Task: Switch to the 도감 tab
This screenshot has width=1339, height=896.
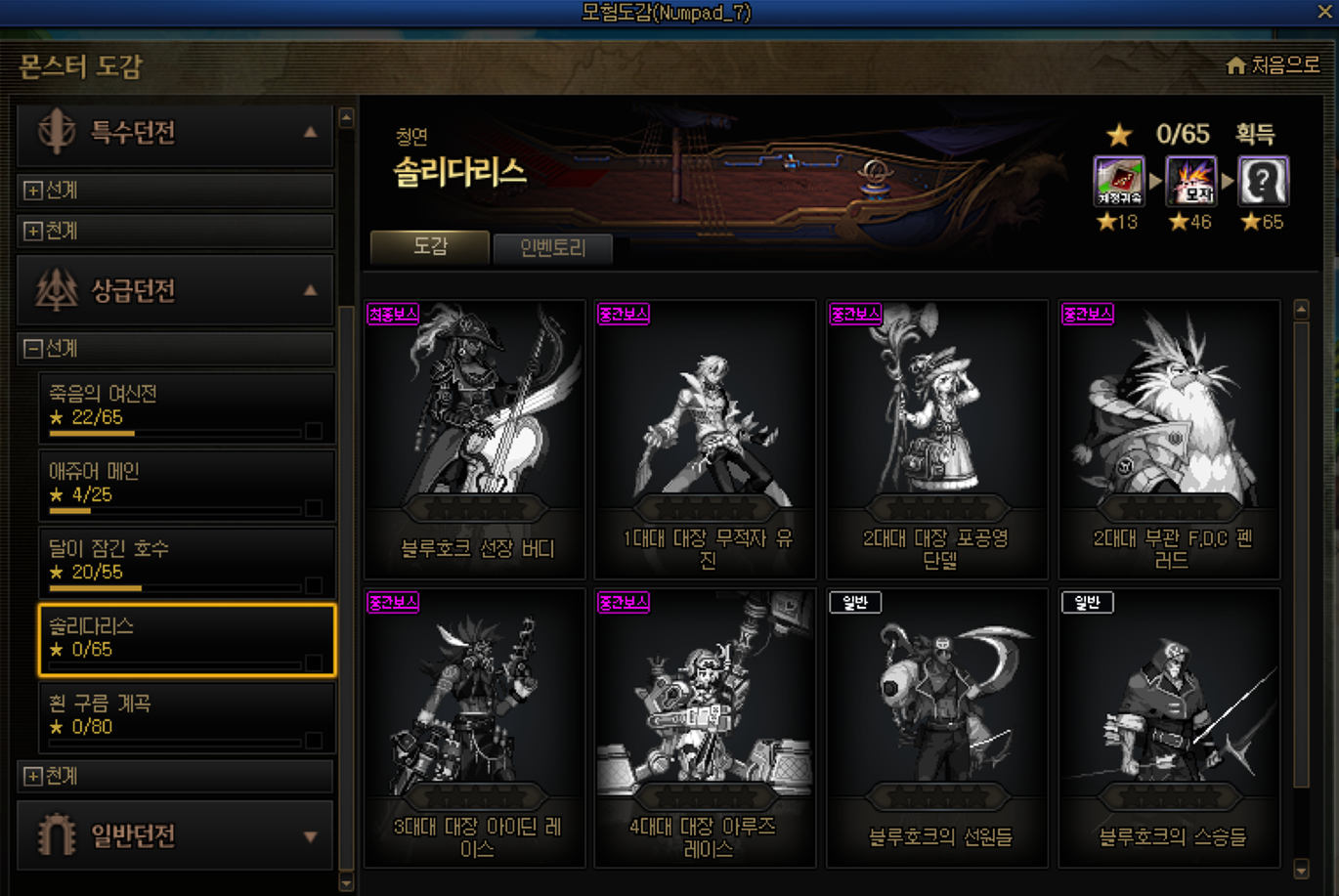Action: point(430,247)
